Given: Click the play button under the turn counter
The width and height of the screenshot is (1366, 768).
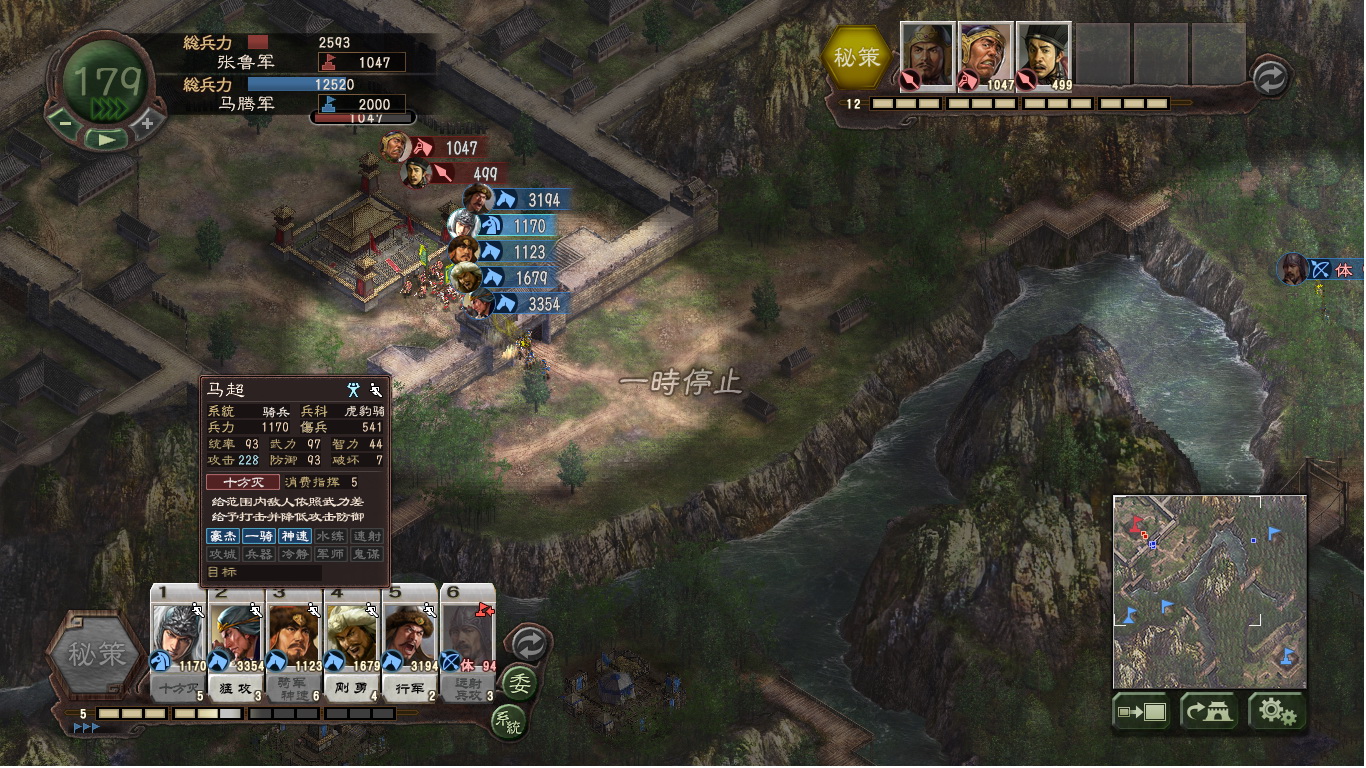Looking at the screenshot, I should tap(106, 139).
